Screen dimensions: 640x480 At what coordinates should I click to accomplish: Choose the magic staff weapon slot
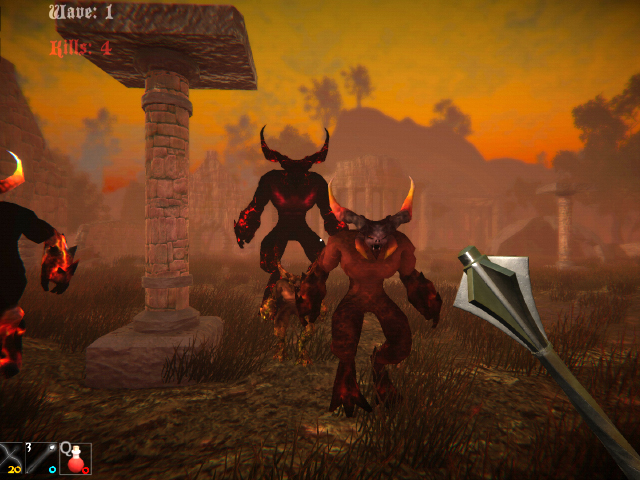point(42,458)
